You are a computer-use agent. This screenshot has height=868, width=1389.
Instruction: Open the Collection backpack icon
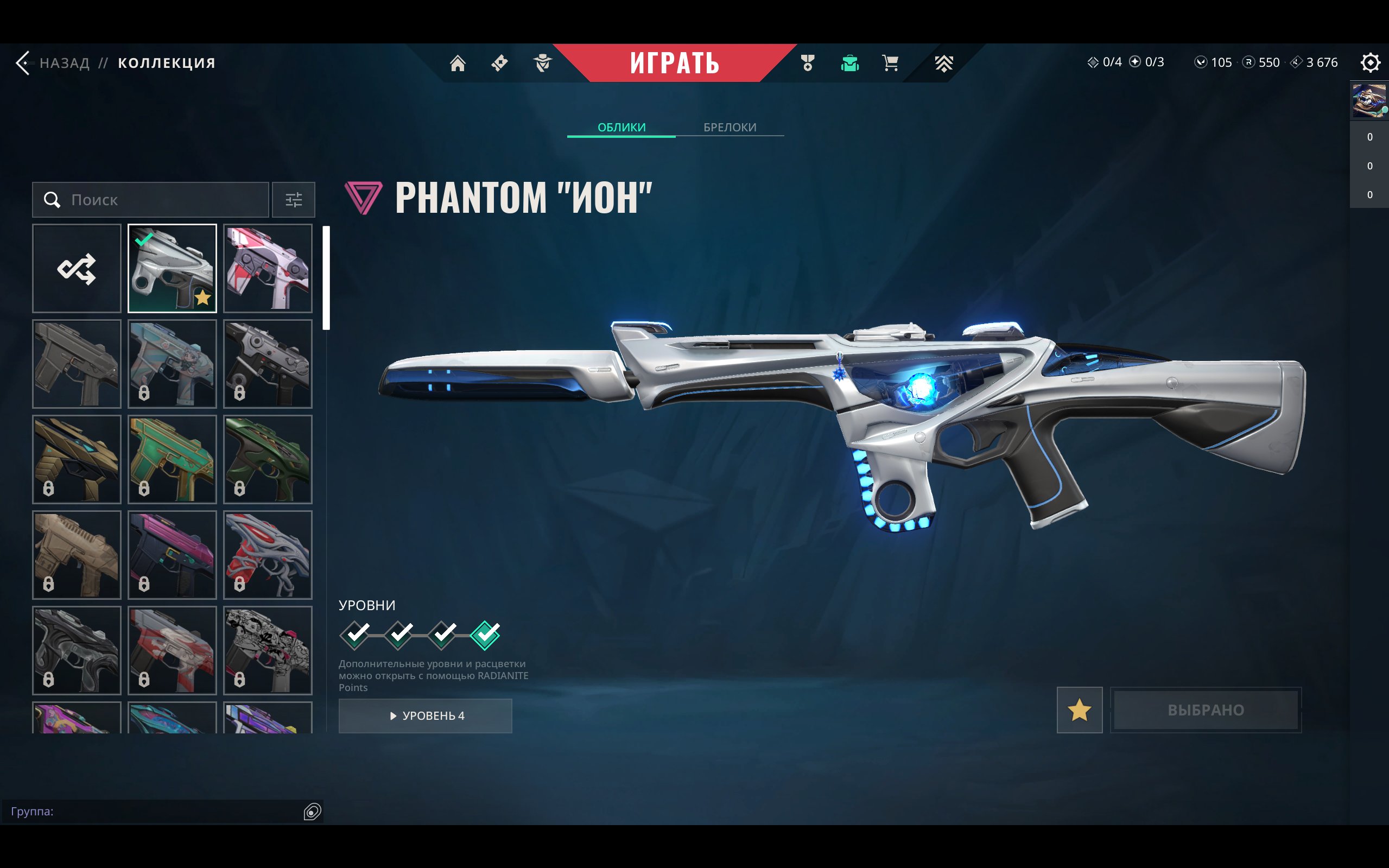[849, 63]
